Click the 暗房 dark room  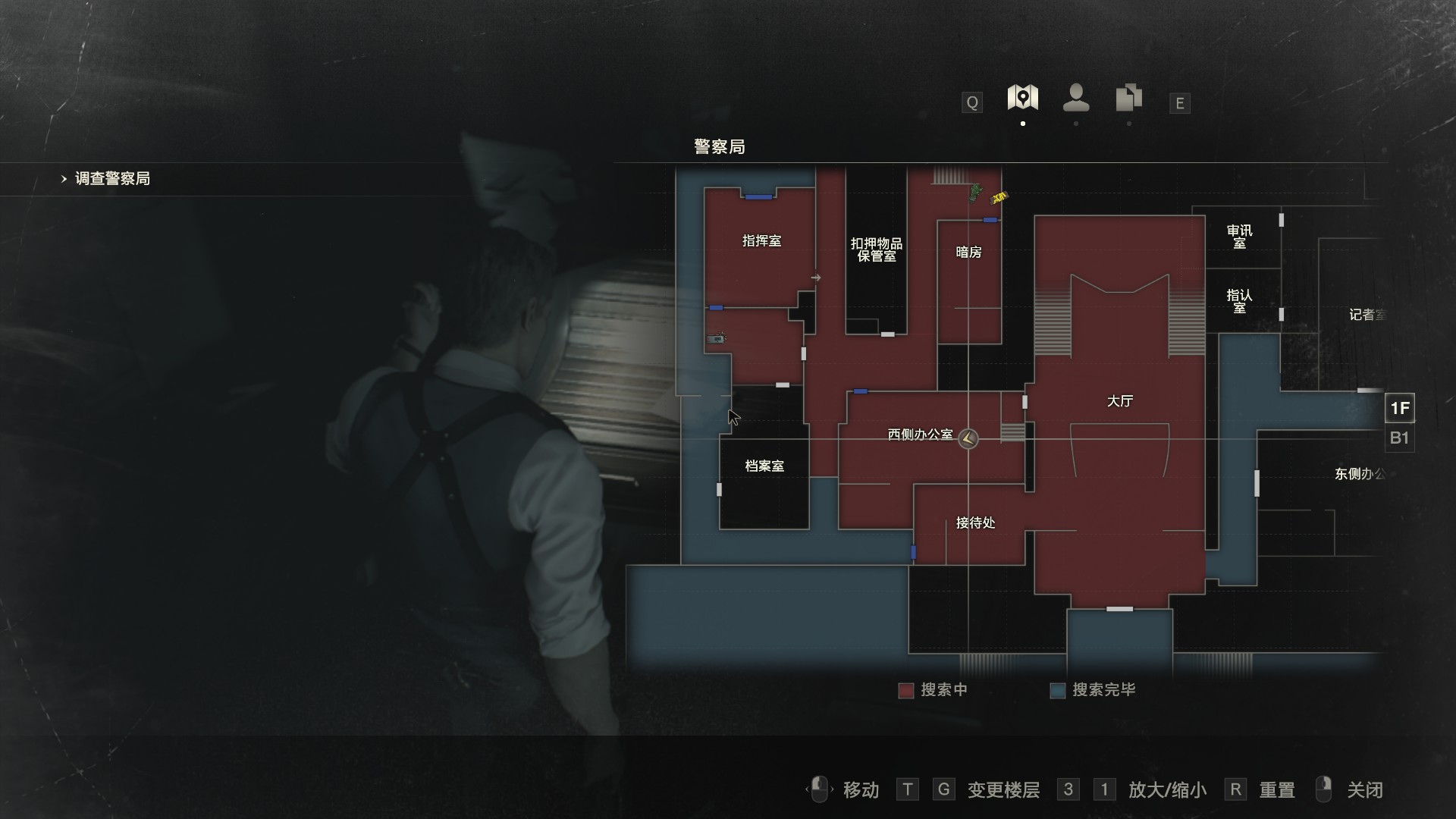tap(968, 253)
